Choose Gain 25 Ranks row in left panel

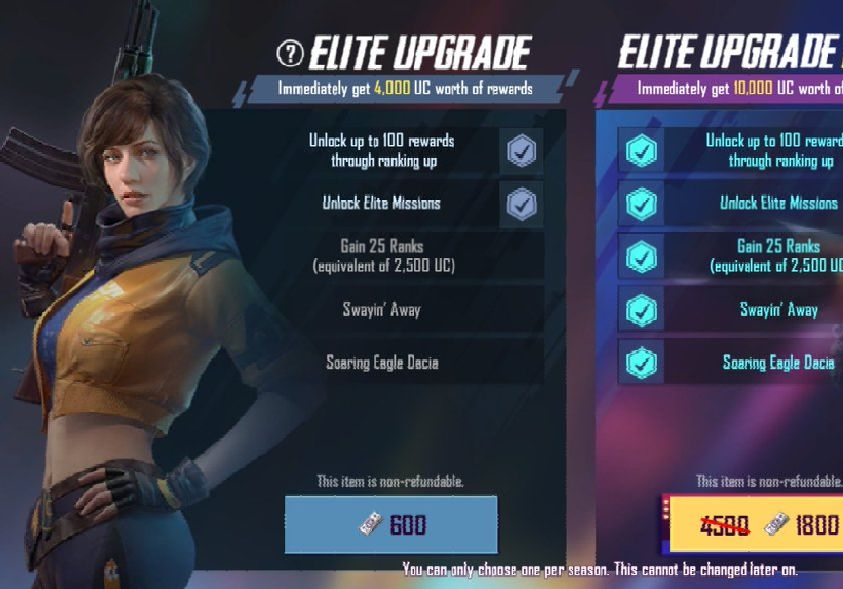(x=381, y=256)
